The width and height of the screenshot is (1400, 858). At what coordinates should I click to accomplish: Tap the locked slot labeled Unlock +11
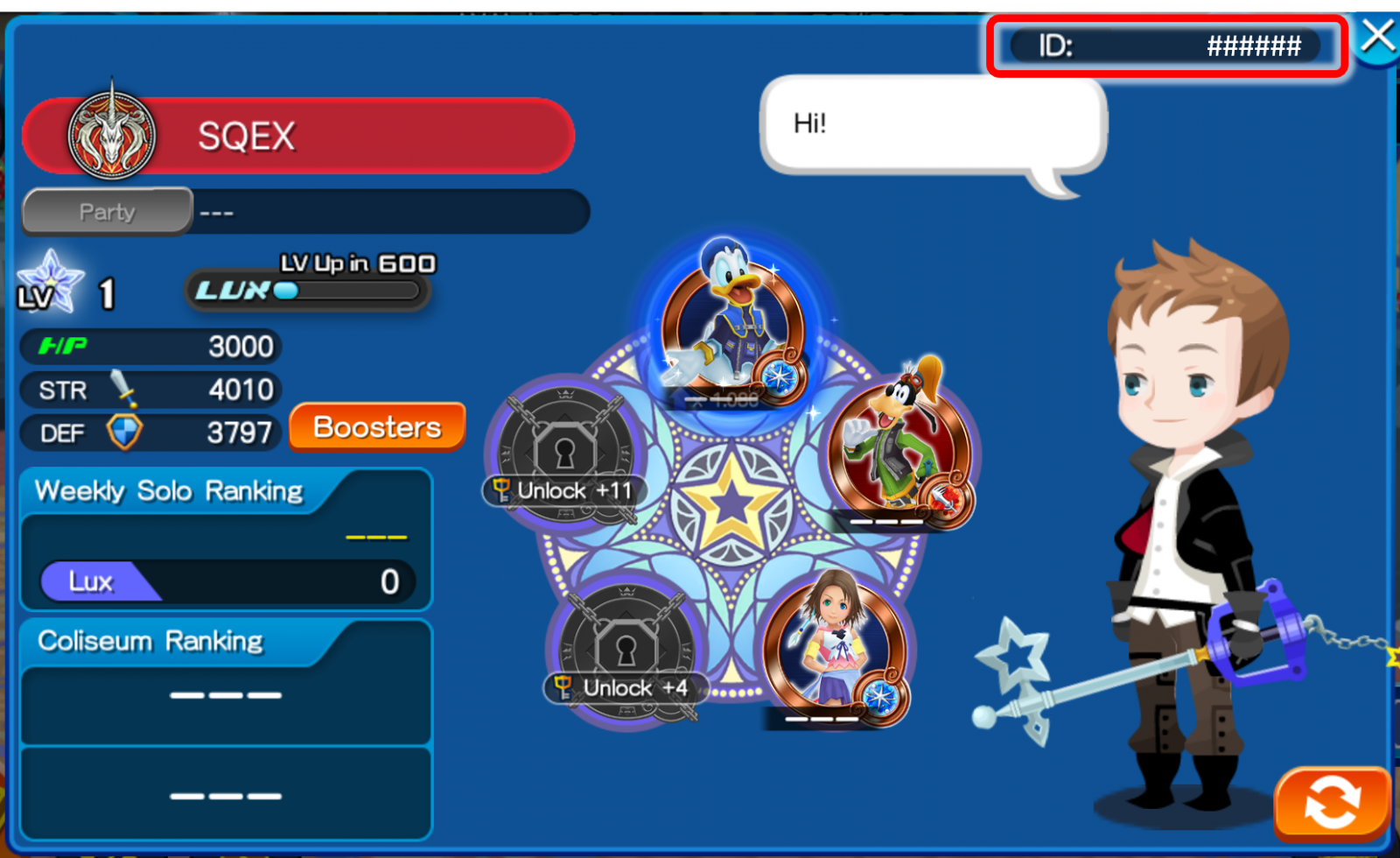pos(564,455)
